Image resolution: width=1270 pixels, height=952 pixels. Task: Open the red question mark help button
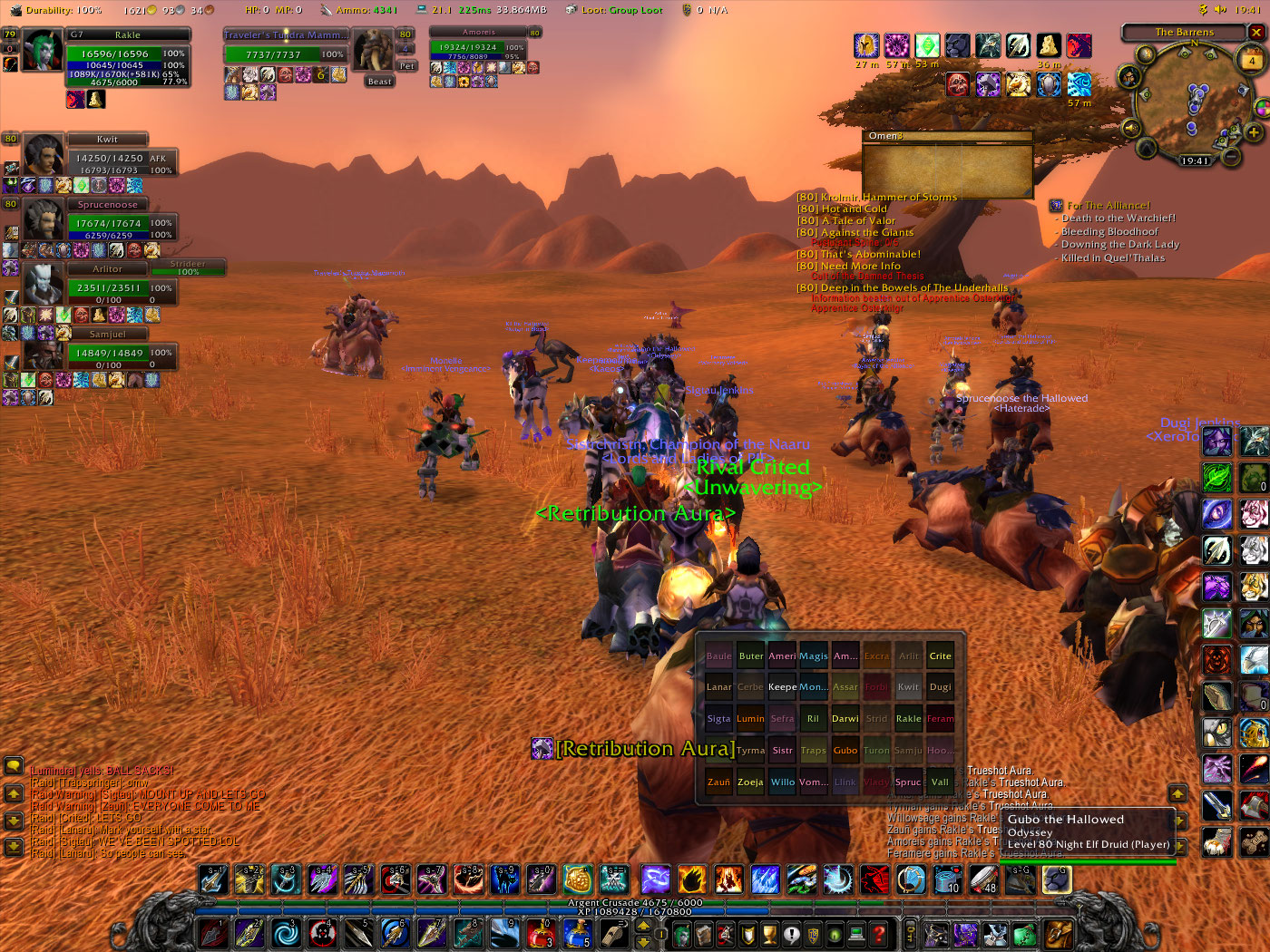coord(878,933)
